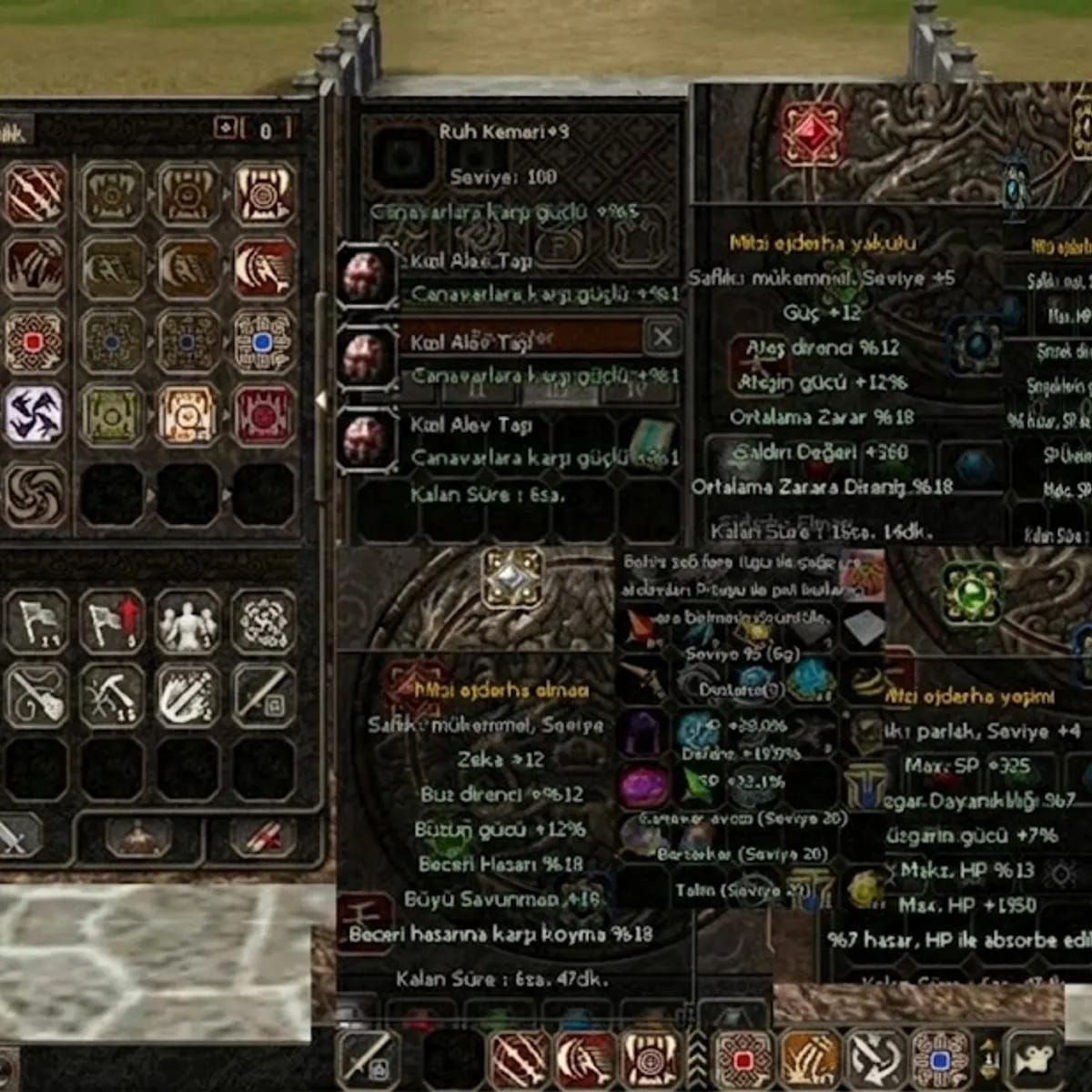1092x1092 pixels.
Task: Select the red-centered pattern skill in skill window
Action: point(35,342)
